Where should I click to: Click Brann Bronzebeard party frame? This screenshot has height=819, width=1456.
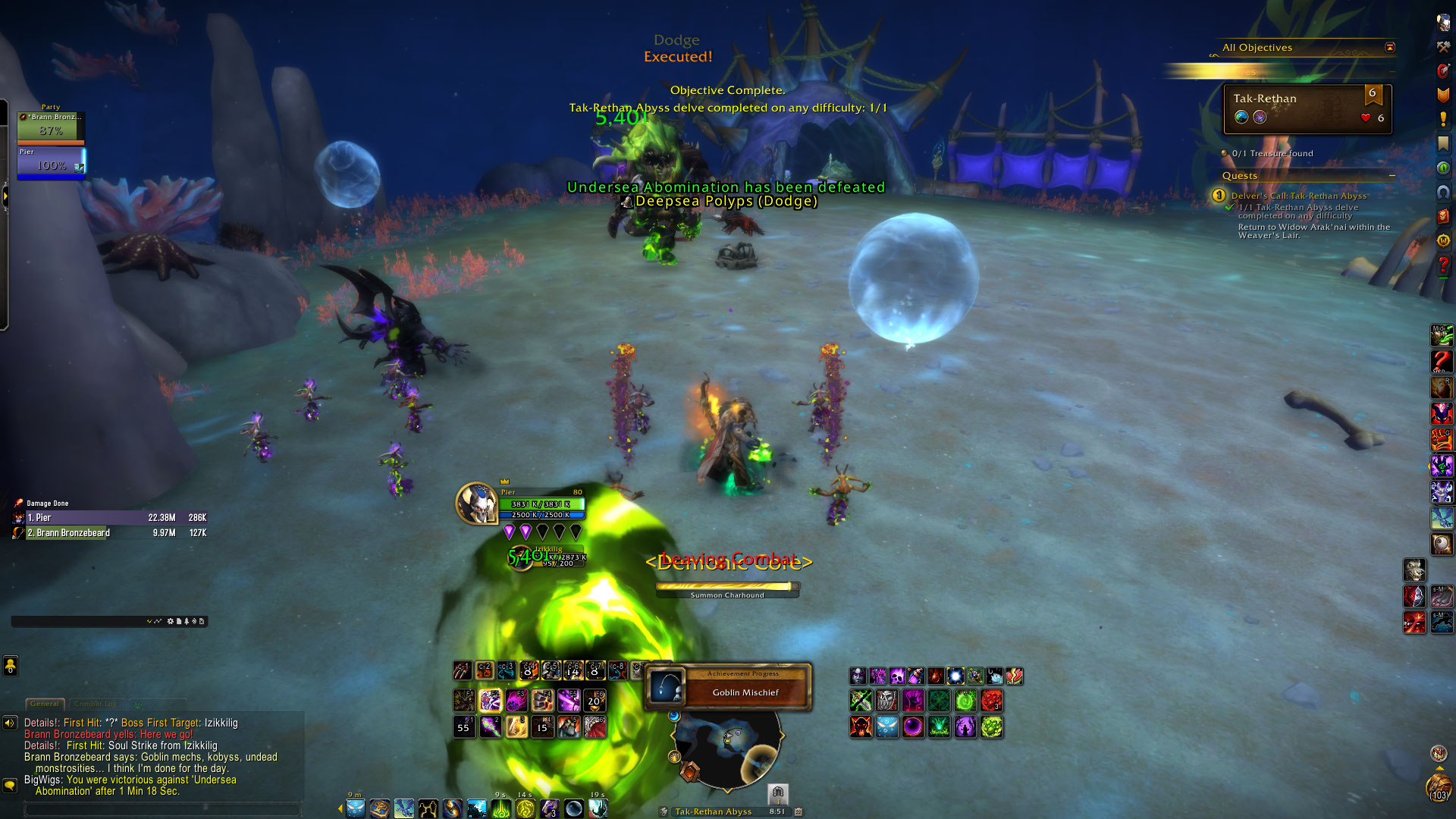51,127
